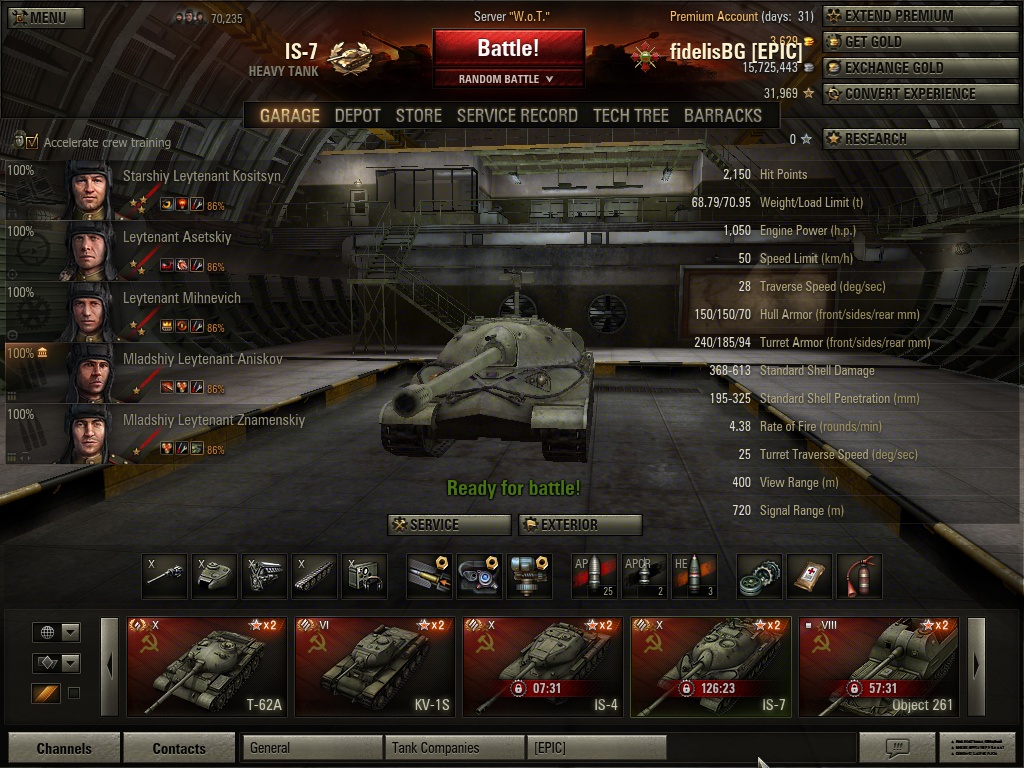Open the Contacts list

click(x=179, y=748)
